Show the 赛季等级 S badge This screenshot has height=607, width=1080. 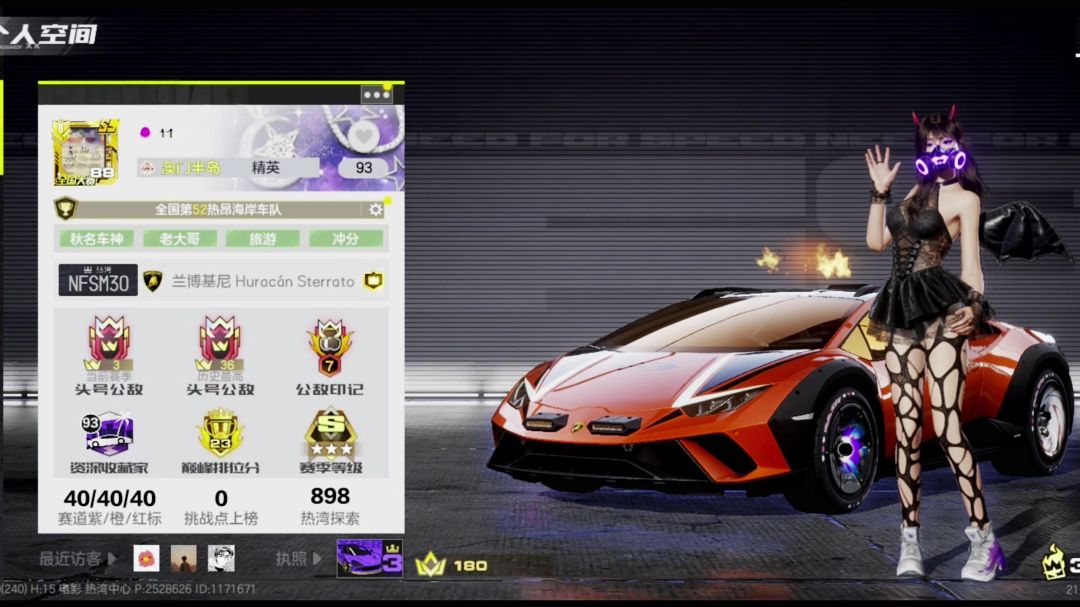coord(330,433)
